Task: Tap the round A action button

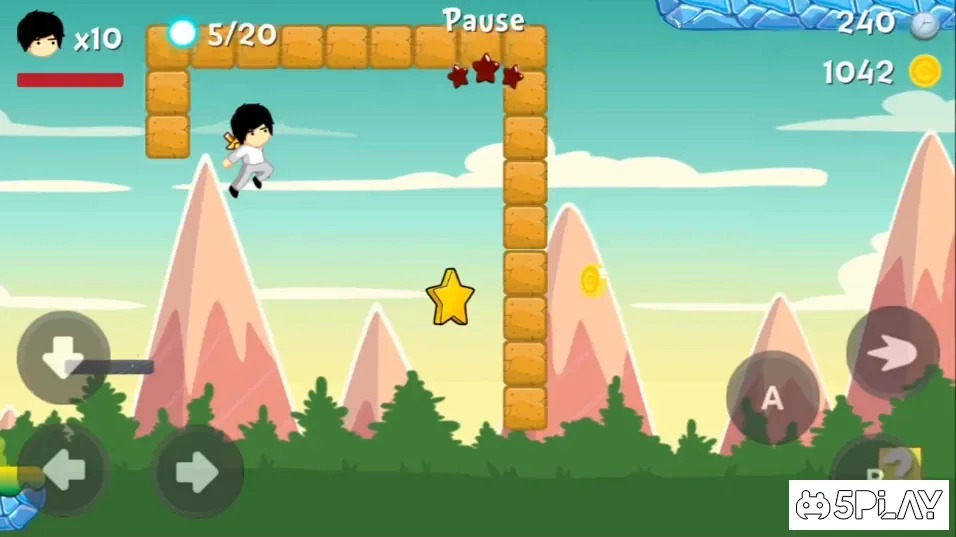Action: pyautogui.click(x=772, y=398)
